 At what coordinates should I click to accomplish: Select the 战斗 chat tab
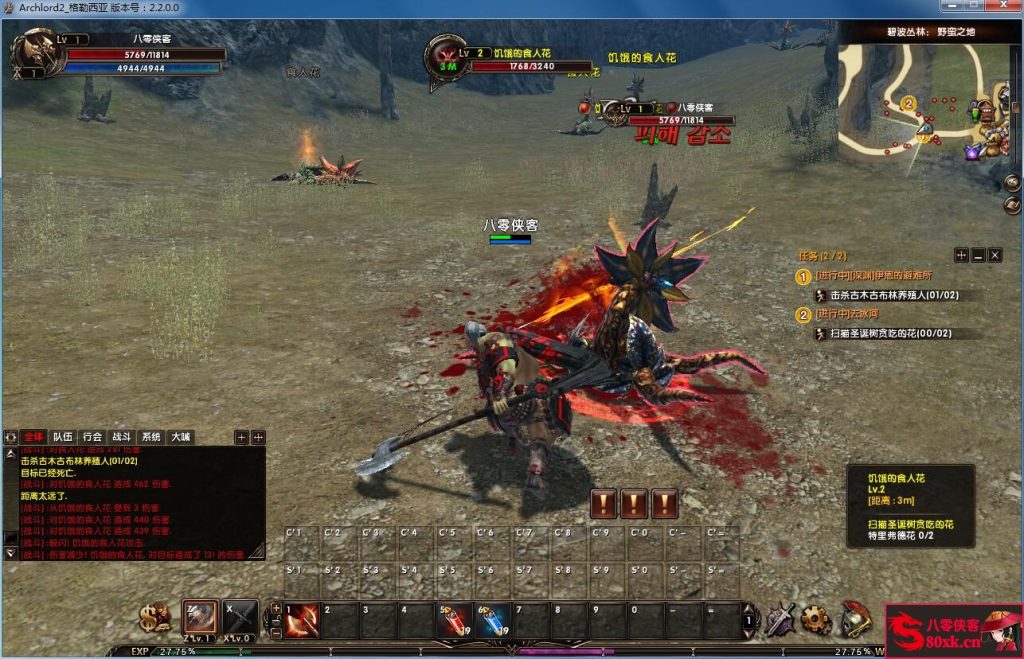click(x=121, y=437)
